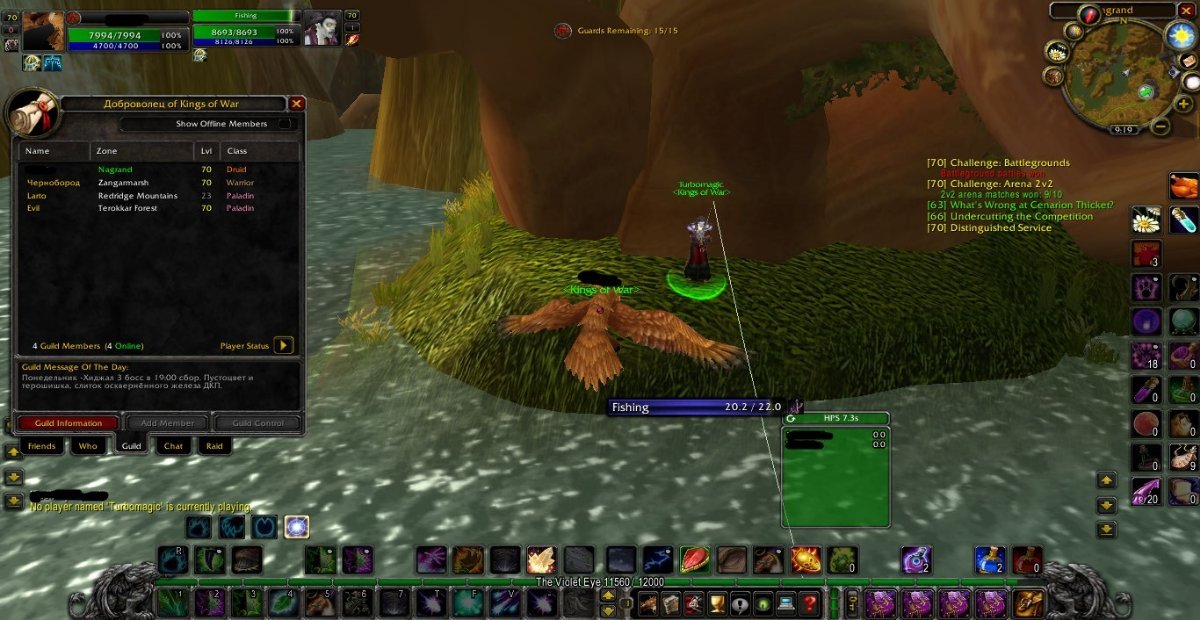Toggle Show Offline Members checkbox
The width and height of the screenshot is (1200, 620).
point(286,124)
